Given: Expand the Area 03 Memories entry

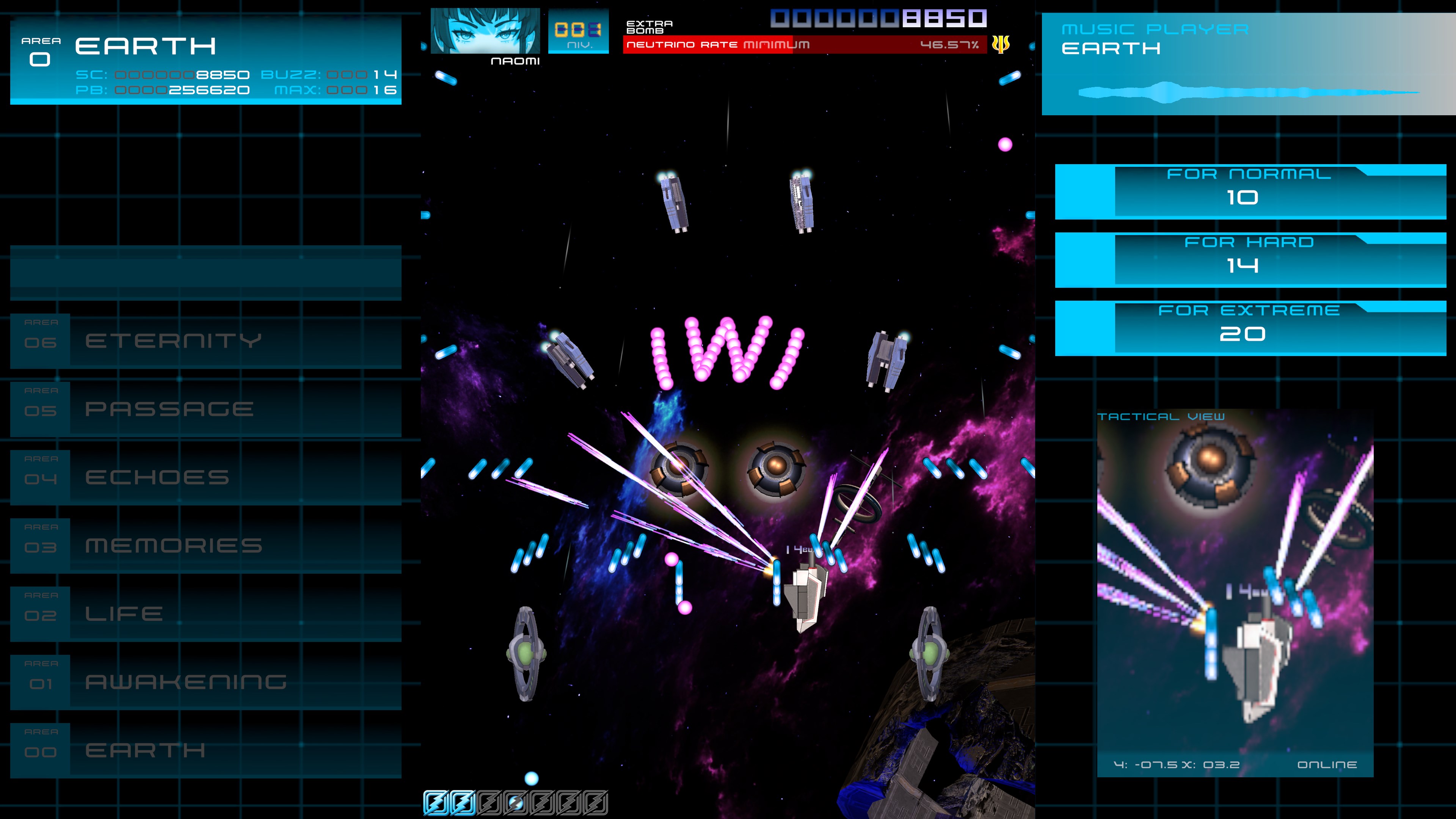Looking at the screenshot, I should [x=174, y=546].
